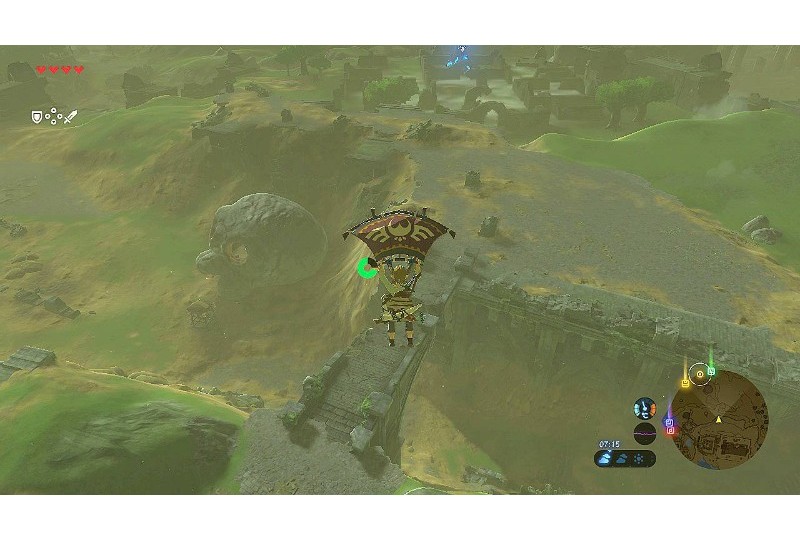Click the temperature gauge icon
Screen dimensions: 800x540
coord(645,408)
